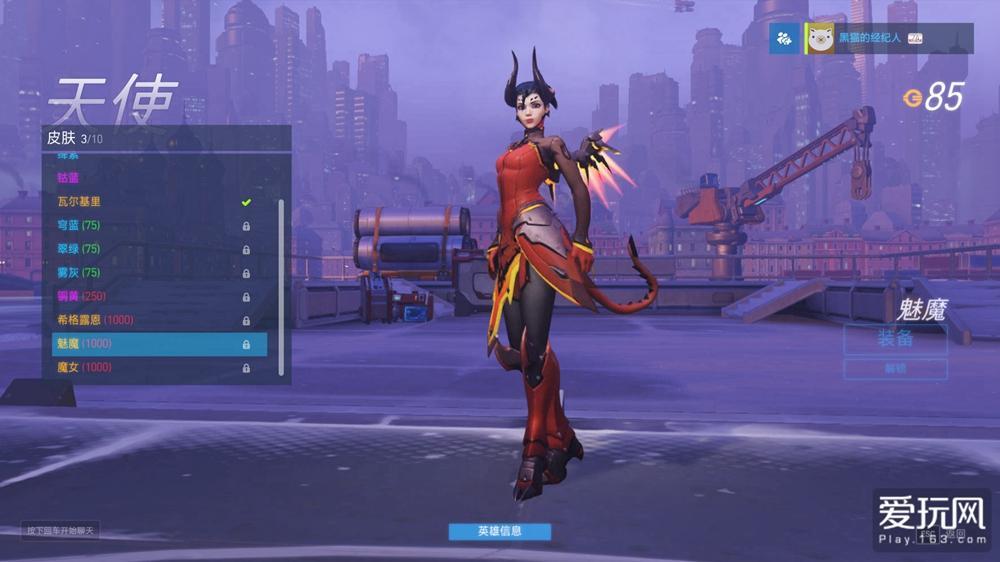This screenshot has height=562, width=1000.
Task: Click the chat prompt box
Action: point(61,531)
